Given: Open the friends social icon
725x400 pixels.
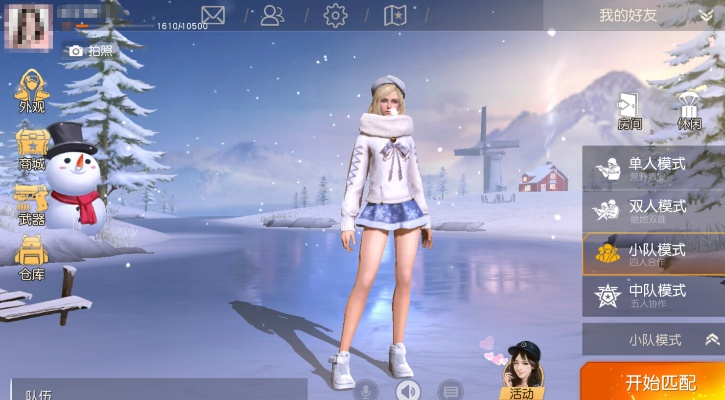Looking at the screenshot, I should tap(272, 15).
